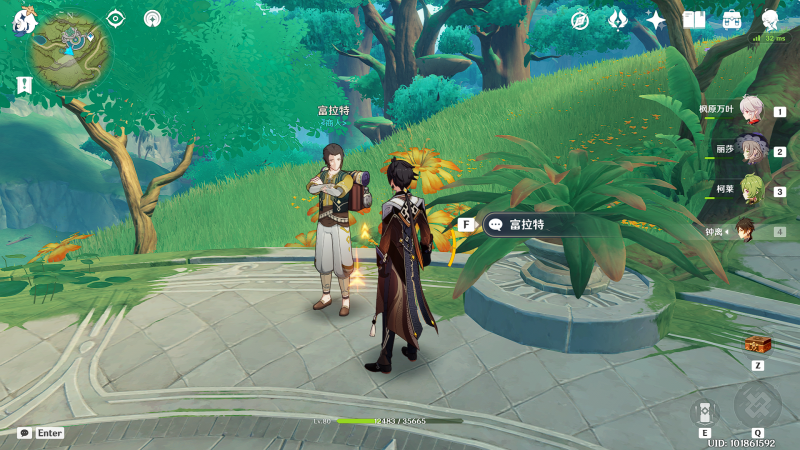Image resolution: width=800 pixels, height=450 pixels.
Task: Open the Paimon menu
Action: (x=22, y=20)
